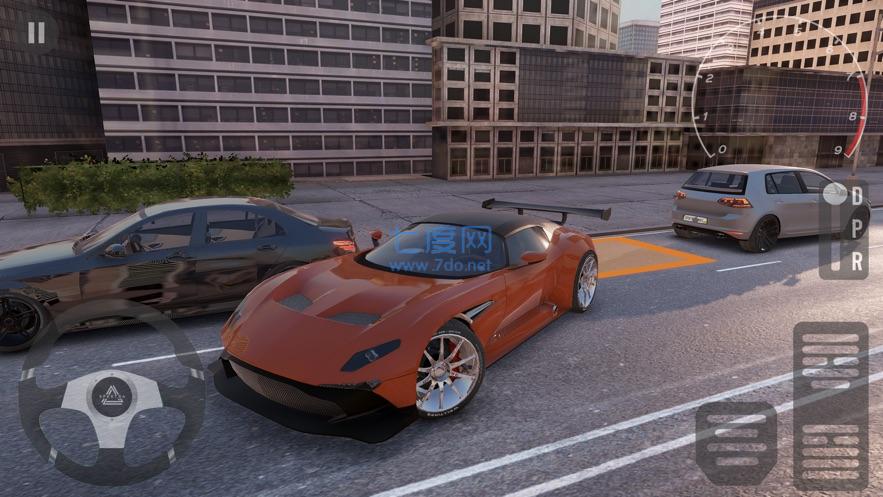Screen dimensions: 883x497
Task: Pause the game with the pause button
Action: pos(36,33)
